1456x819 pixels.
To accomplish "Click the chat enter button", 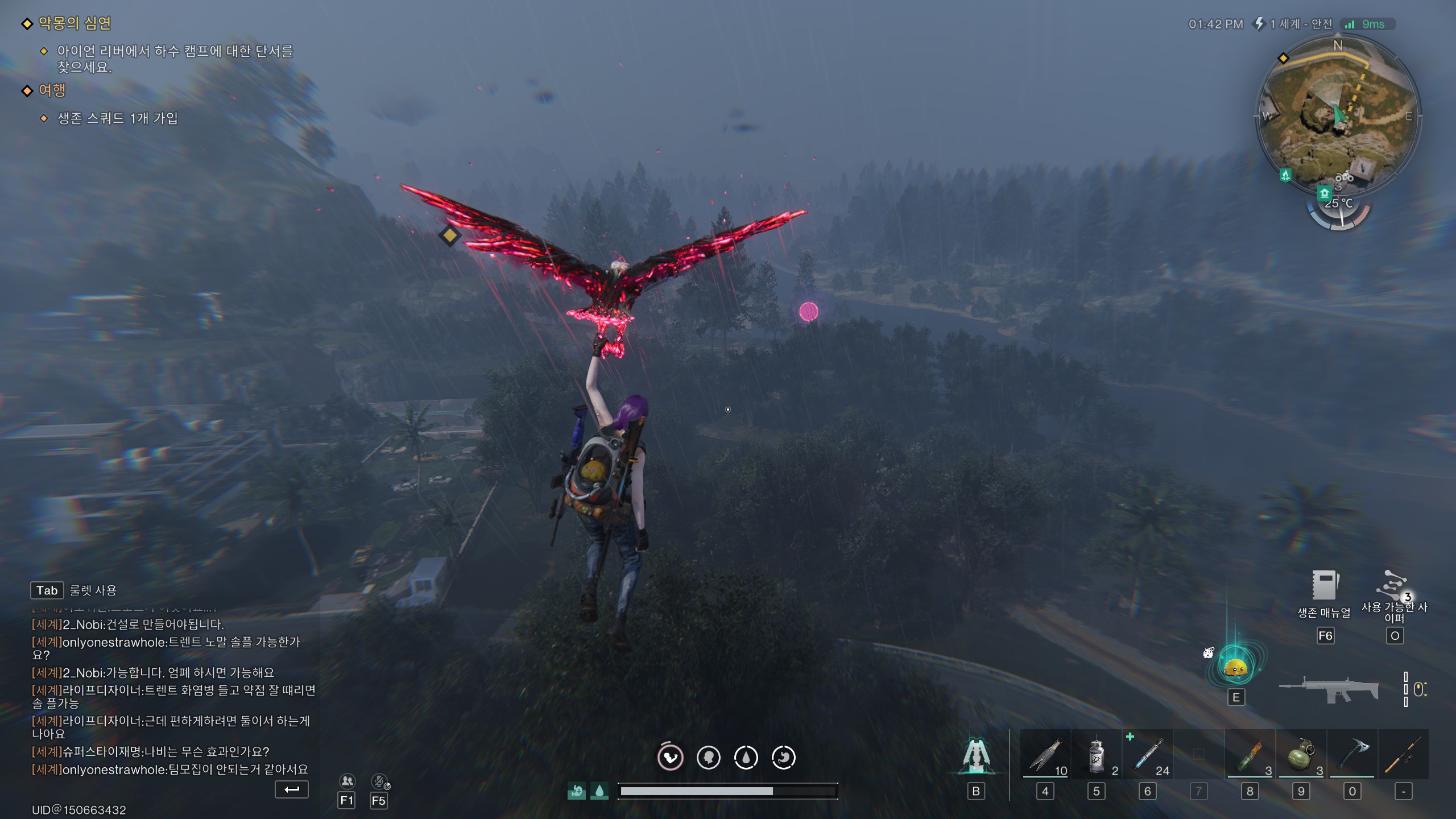I will [x=292, y=789].
